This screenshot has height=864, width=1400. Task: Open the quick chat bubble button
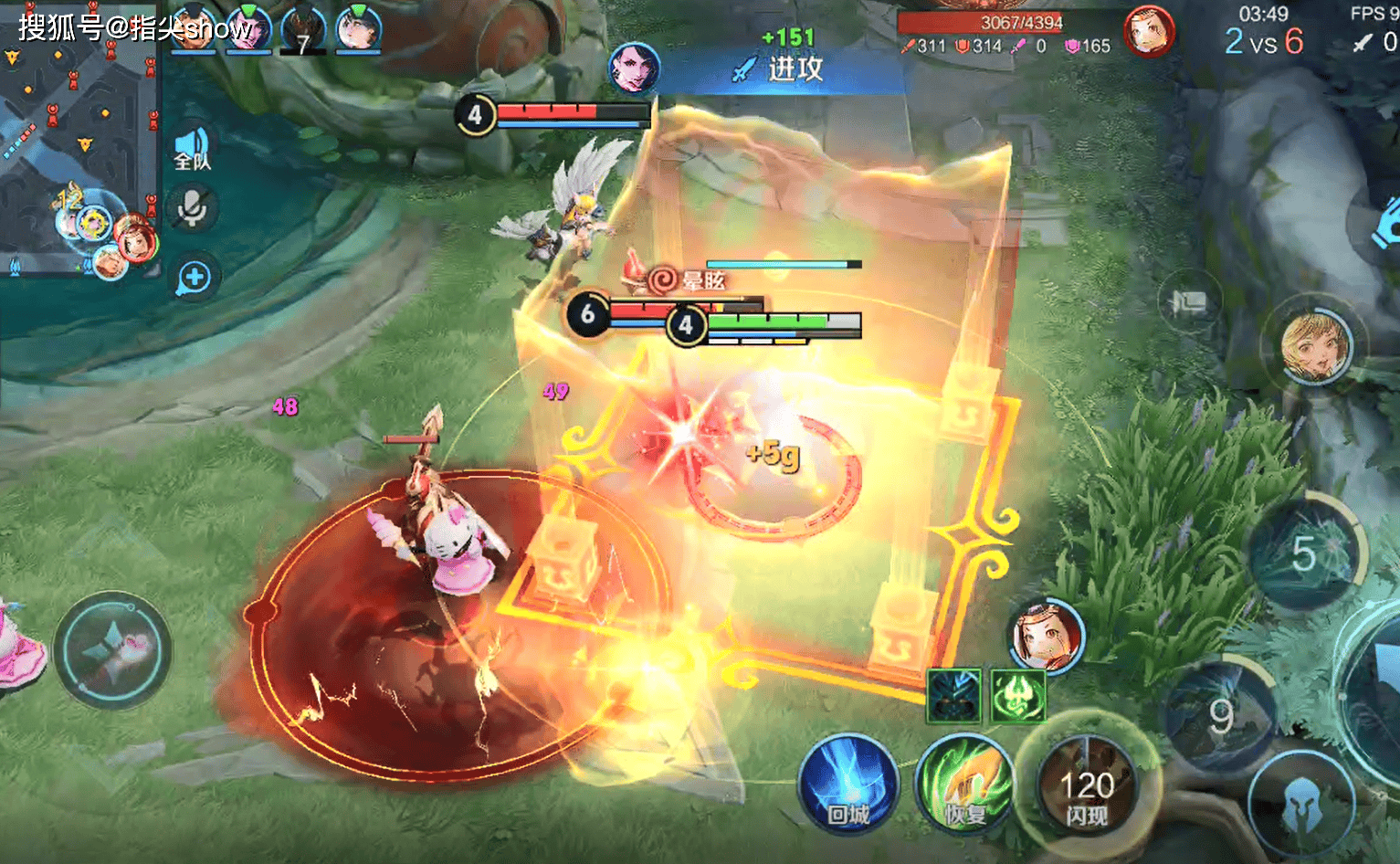tap(194, 278)
